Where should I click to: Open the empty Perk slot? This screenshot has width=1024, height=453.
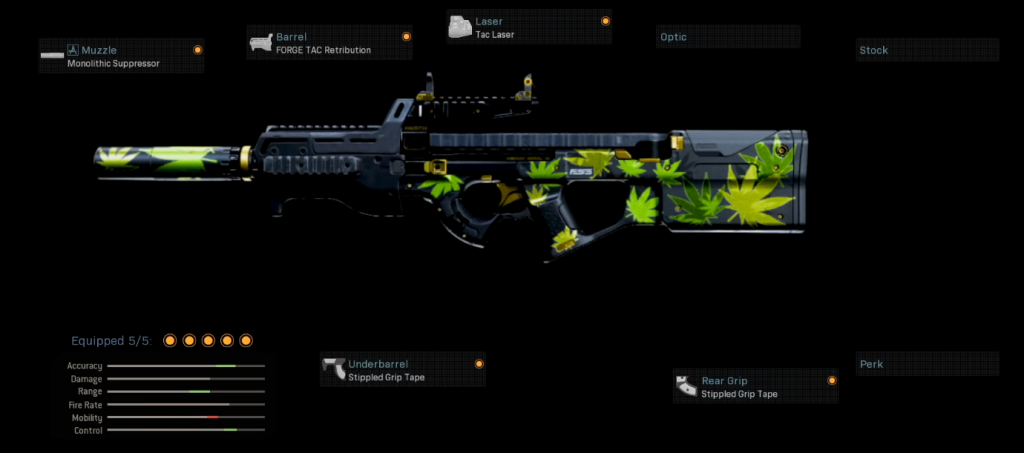[927, 364]
